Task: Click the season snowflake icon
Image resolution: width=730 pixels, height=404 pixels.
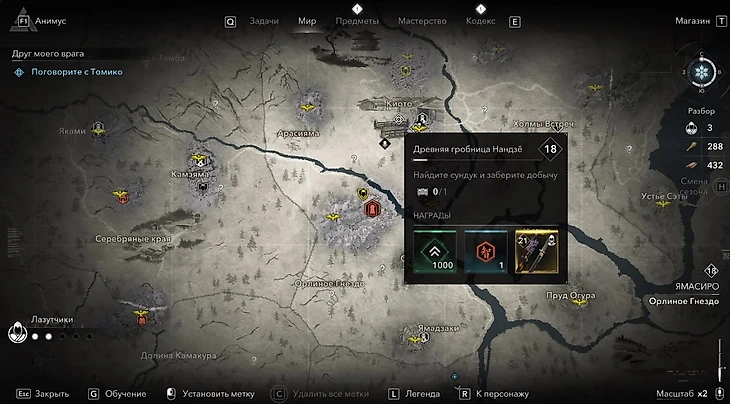Action: pos(701,73)
